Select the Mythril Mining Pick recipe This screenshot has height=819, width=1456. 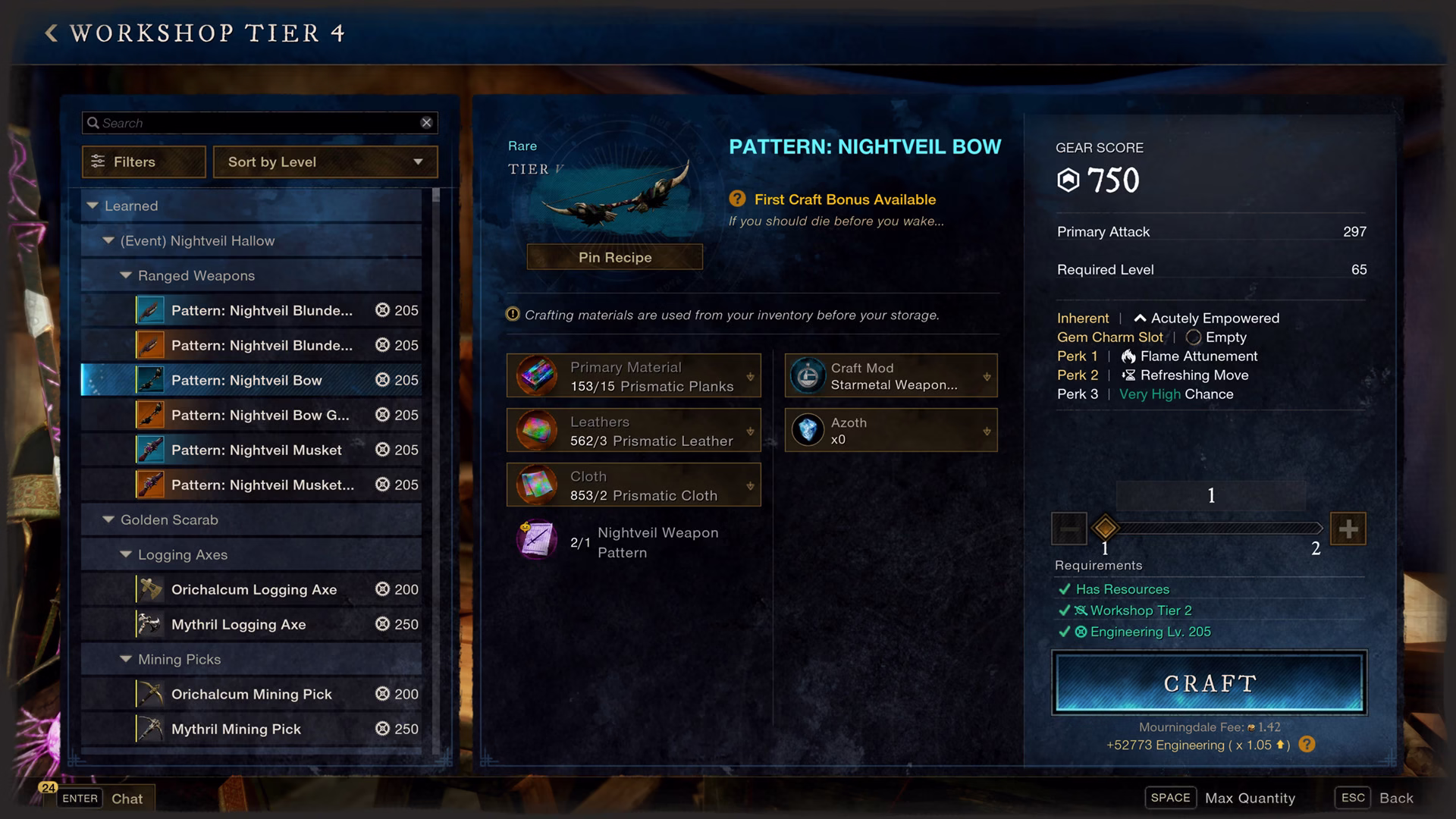(x=236, y=729)
